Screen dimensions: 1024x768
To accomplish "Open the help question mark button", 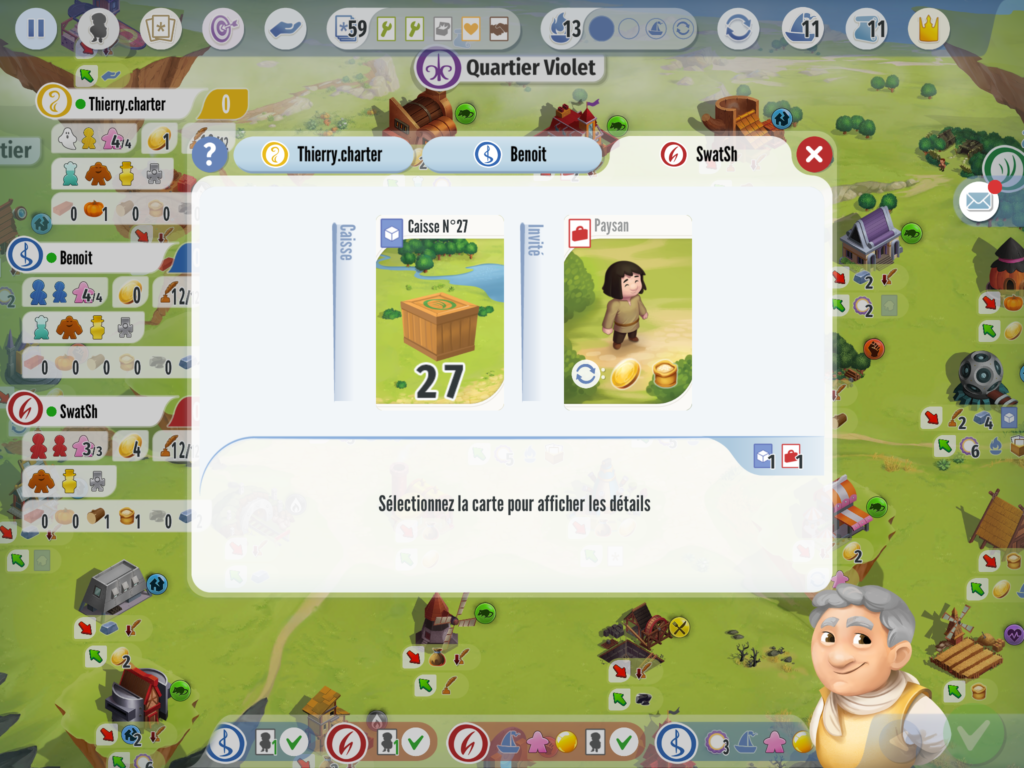I will click(x=209, y=154).
